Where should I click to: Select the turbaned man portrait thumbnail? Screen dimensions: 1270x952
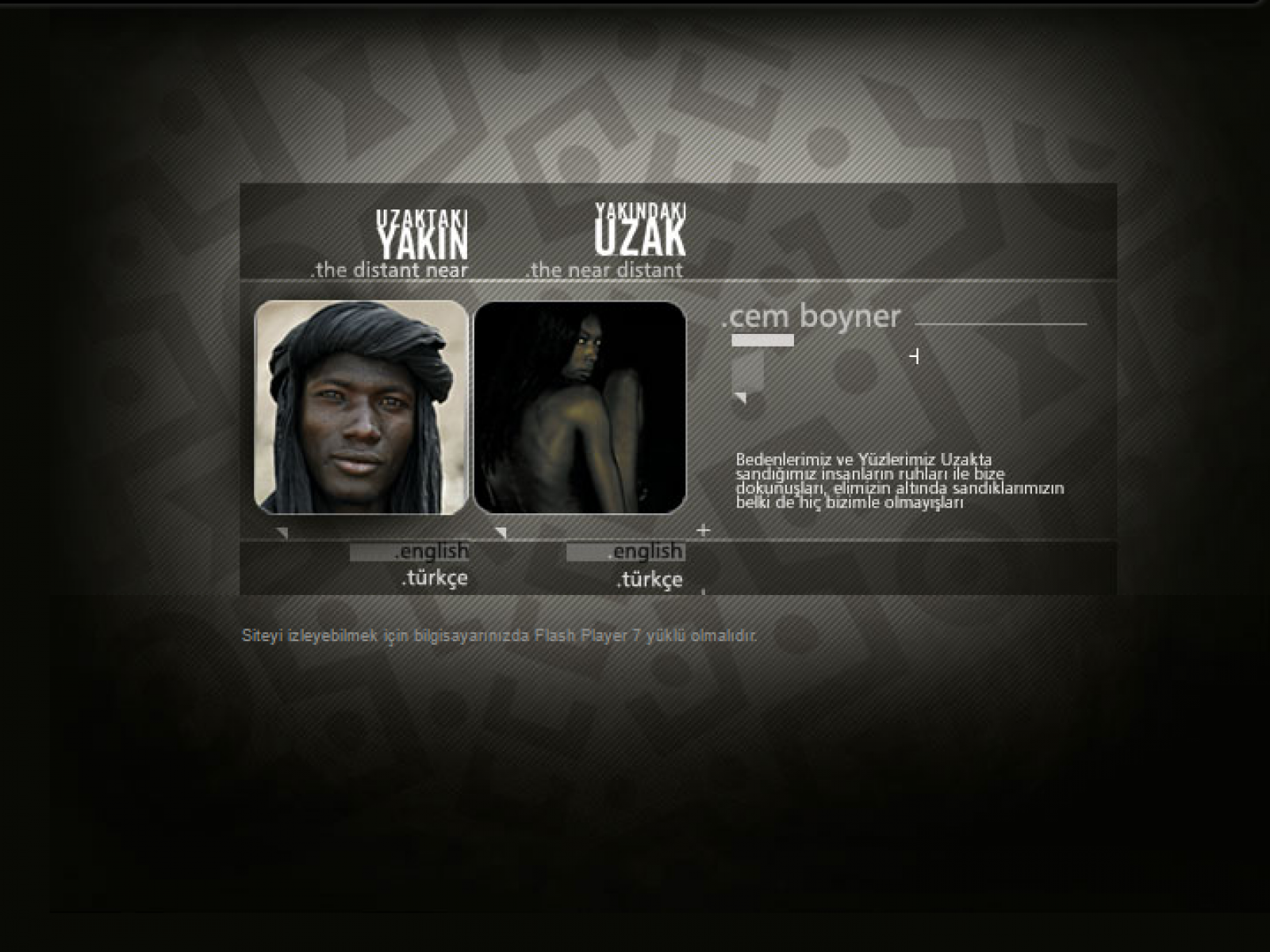coord(361,408)
